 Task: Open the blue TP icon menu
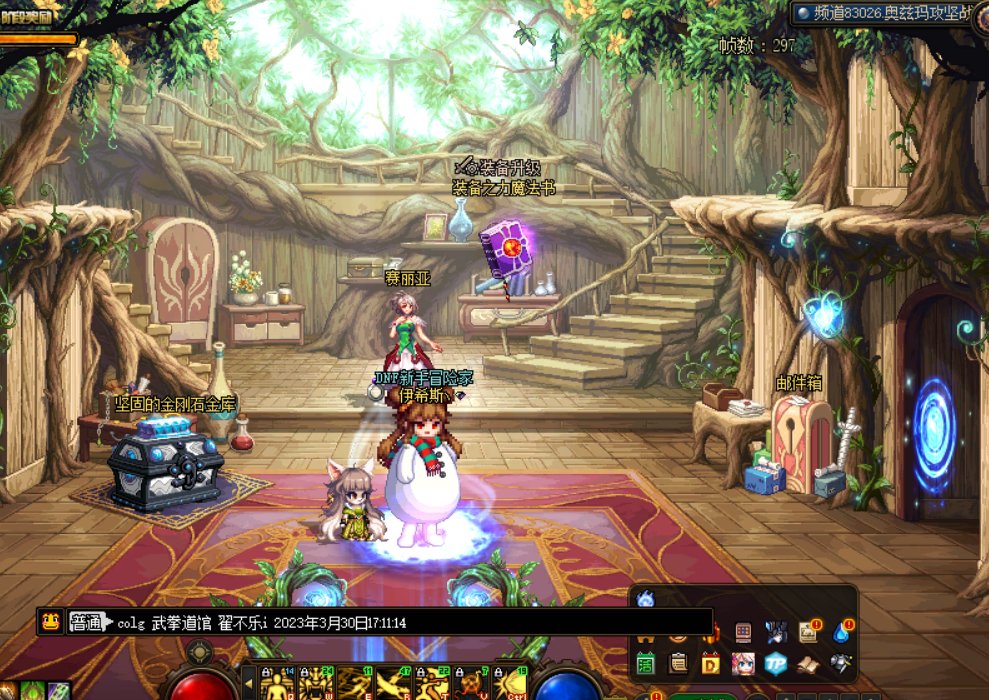776,663
